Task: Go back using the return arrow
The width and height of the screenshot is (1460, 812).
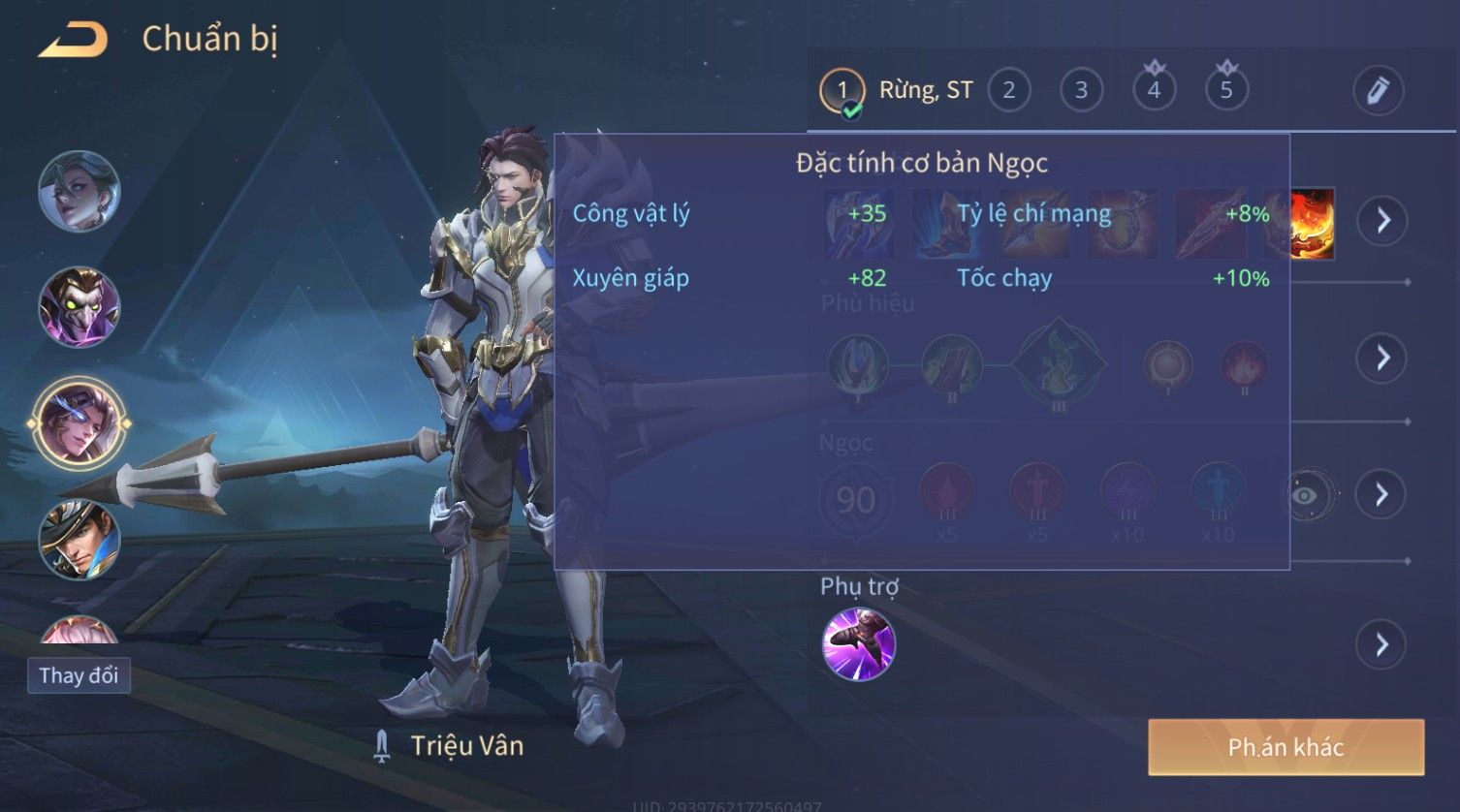Action: [x=73, y=41]
